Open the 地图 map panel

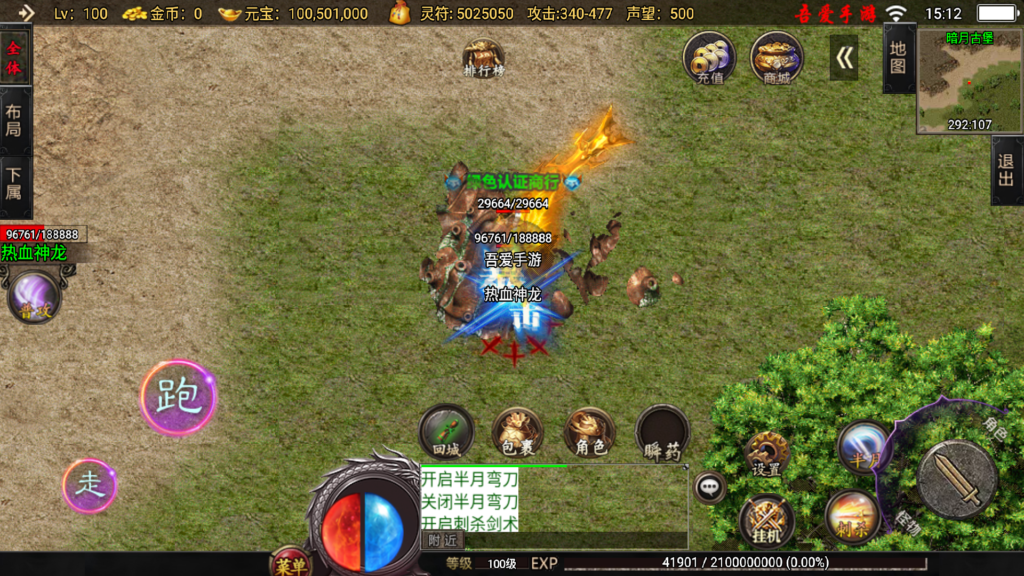point(898,58)
